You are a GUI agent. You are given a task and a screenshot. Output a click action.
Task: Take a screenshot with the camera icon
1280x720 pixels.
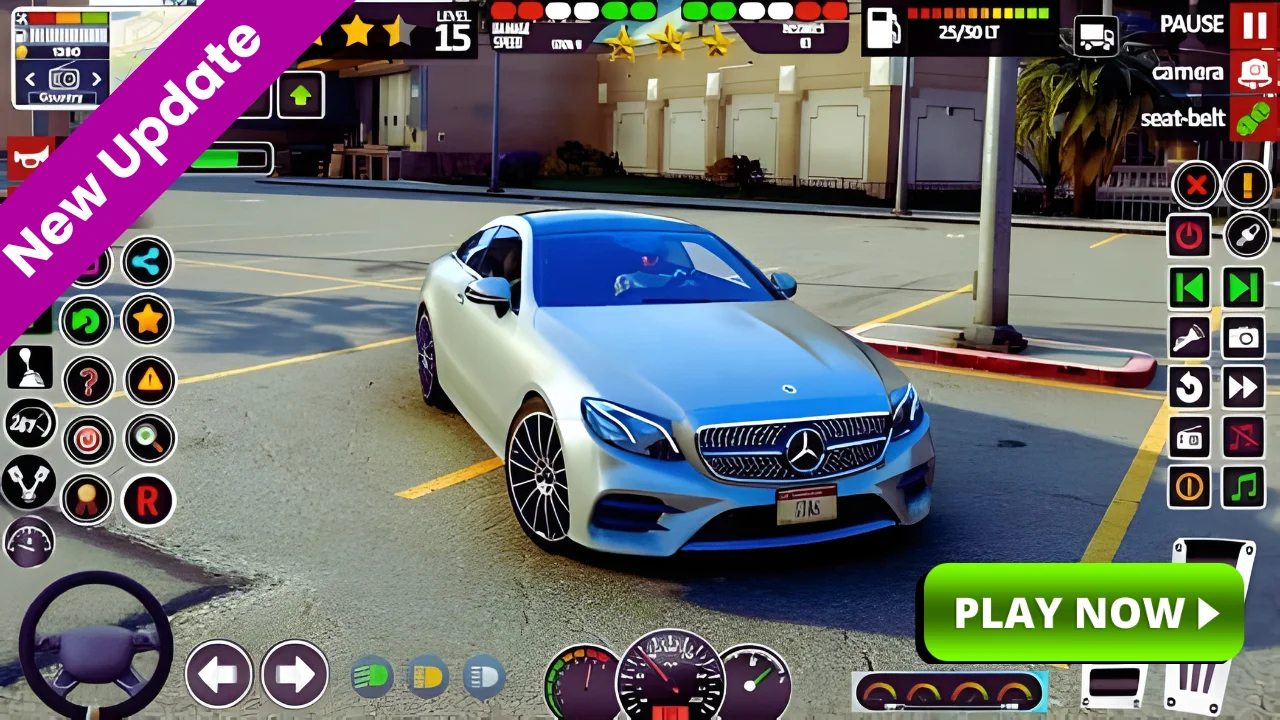point(1243,337)
